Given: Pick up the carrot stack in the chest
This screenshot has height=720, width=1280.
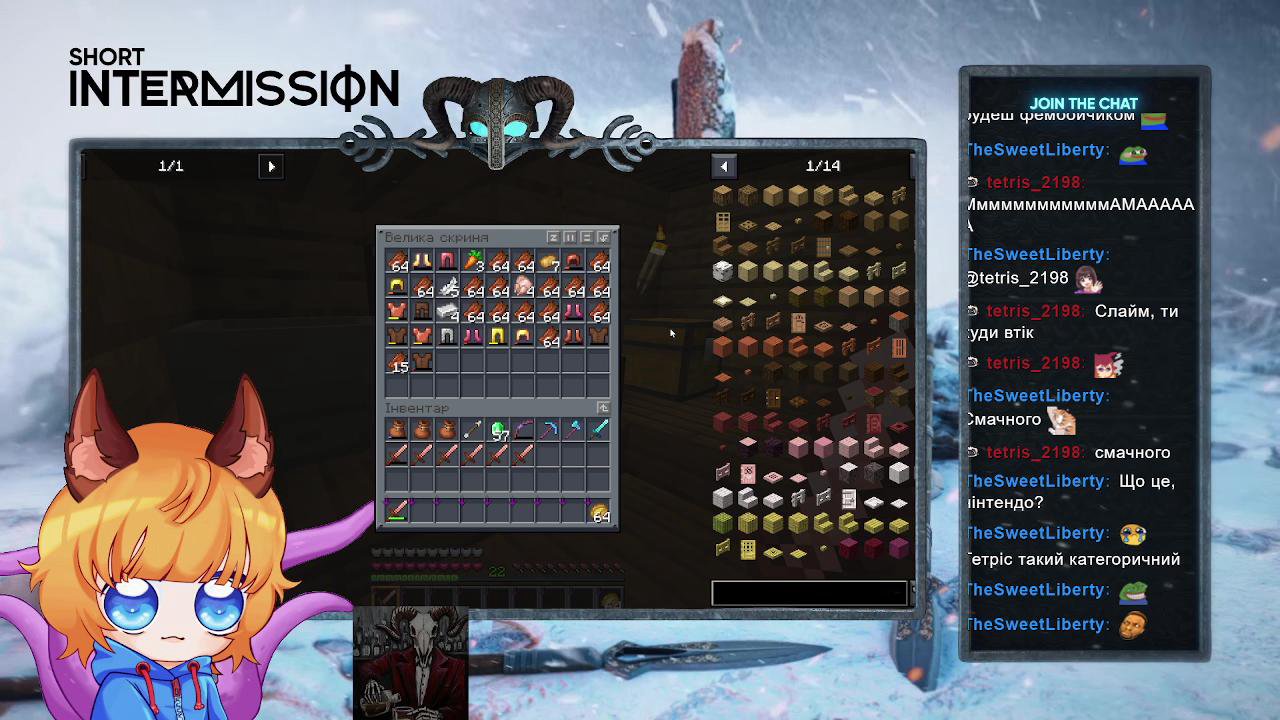Looking at the screenshot, I should [x=473, y=262].
